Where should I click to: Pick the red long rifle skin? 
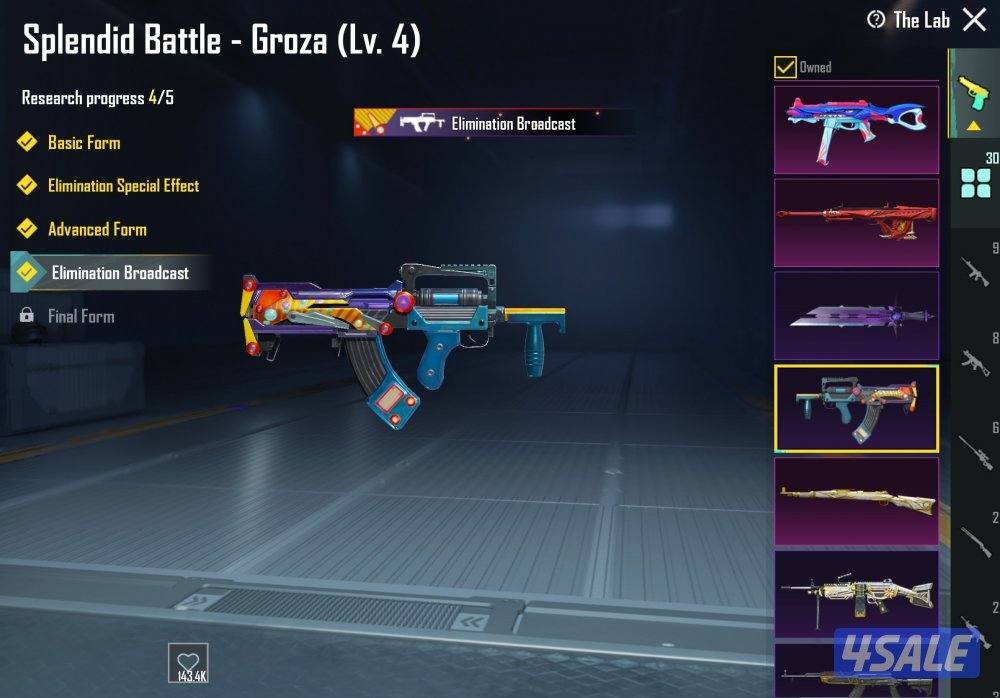(856, 222)
